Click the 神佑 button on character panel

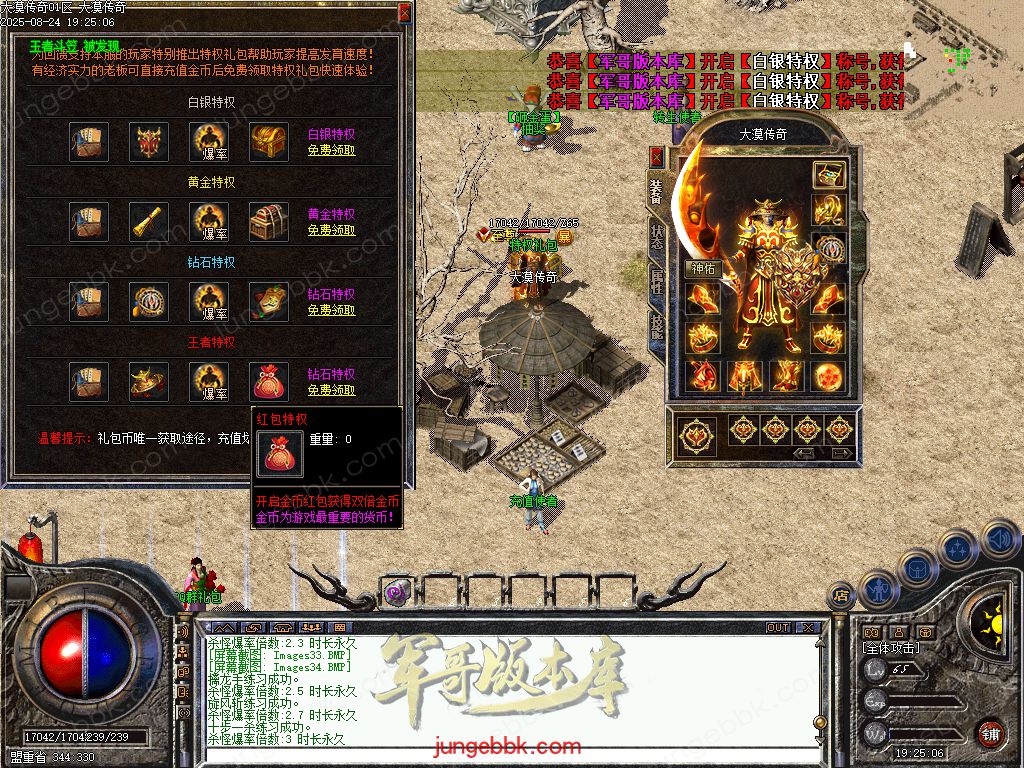coord(702,268)
